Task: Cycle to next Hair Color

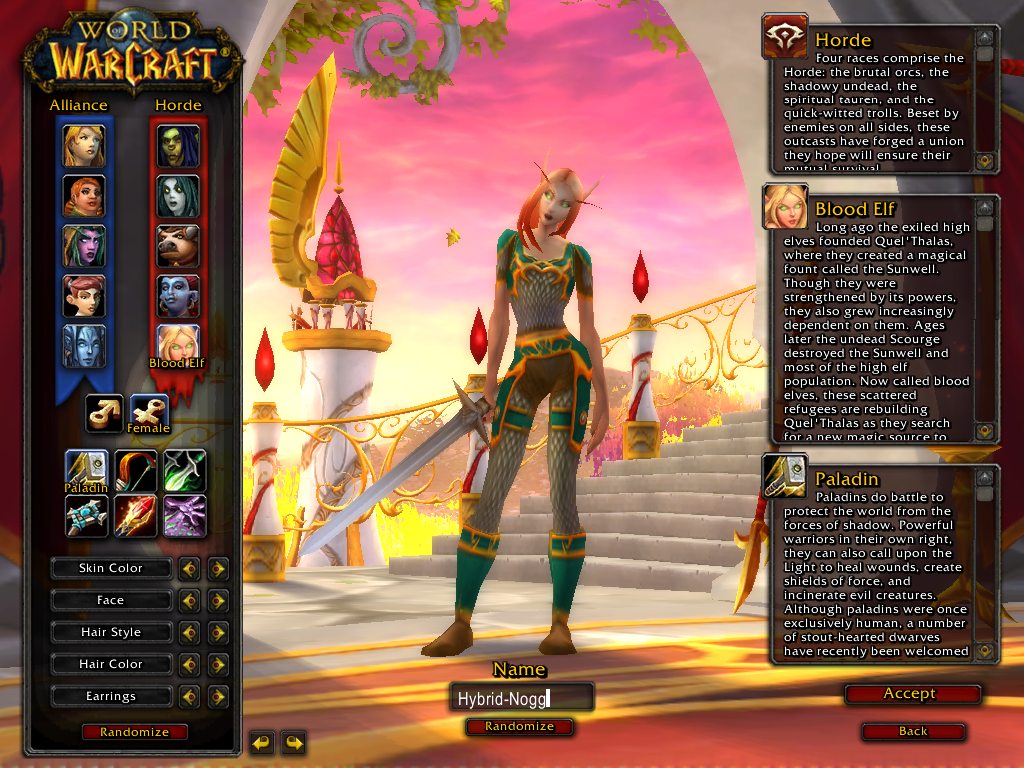Action: (x=217, y=665)
